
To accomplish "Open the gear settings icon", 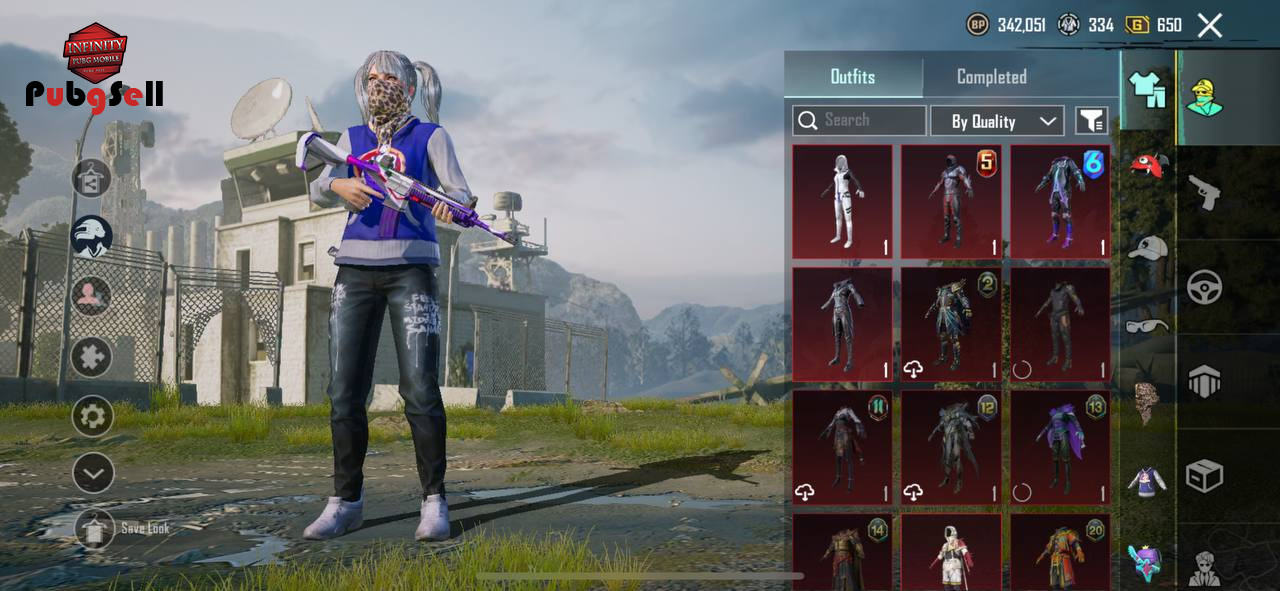I will pos(92,416).
